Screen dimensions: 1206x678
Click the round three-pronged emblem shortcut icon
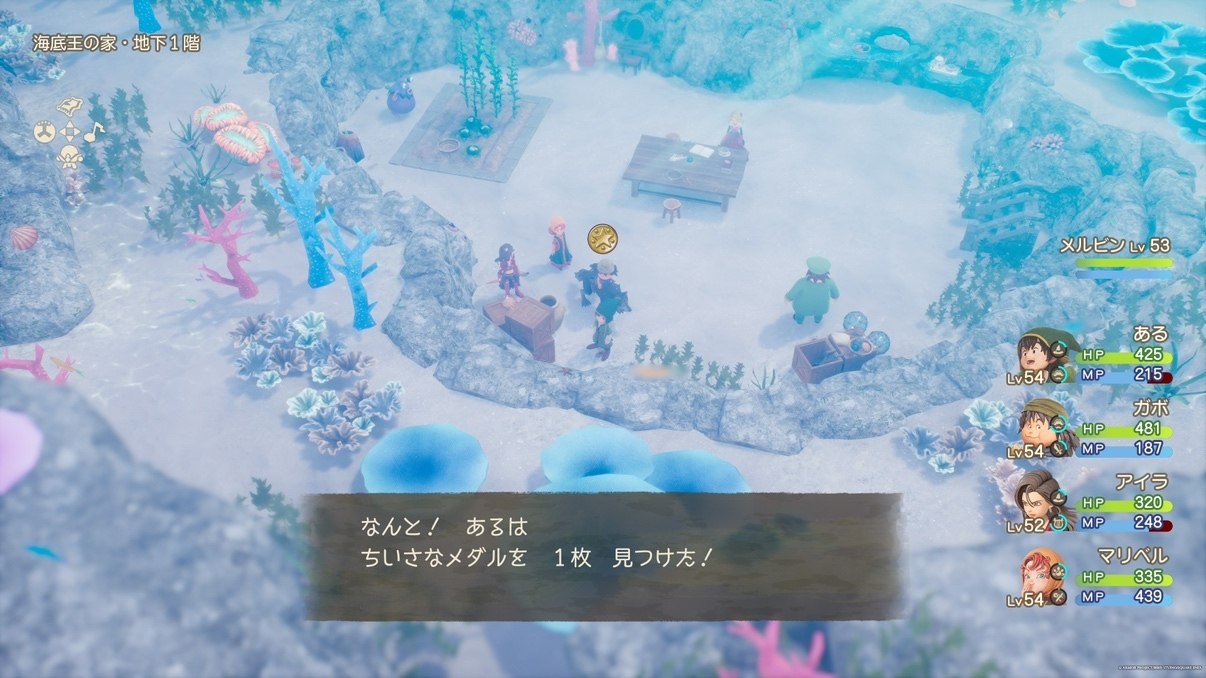click(x=44, y=131)
